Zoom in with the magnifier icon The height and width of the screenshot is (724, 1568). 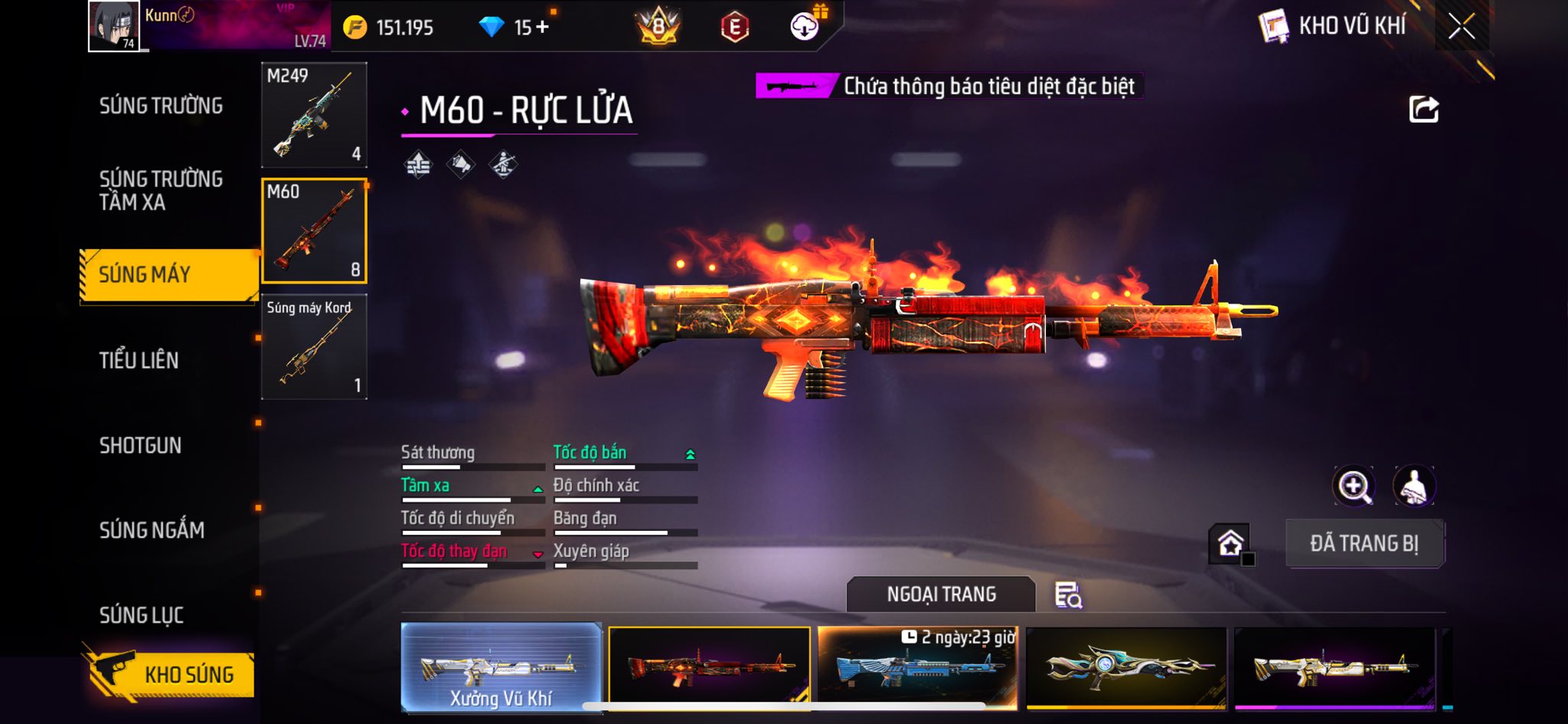pyautogui.click(x=1354, y=486)
